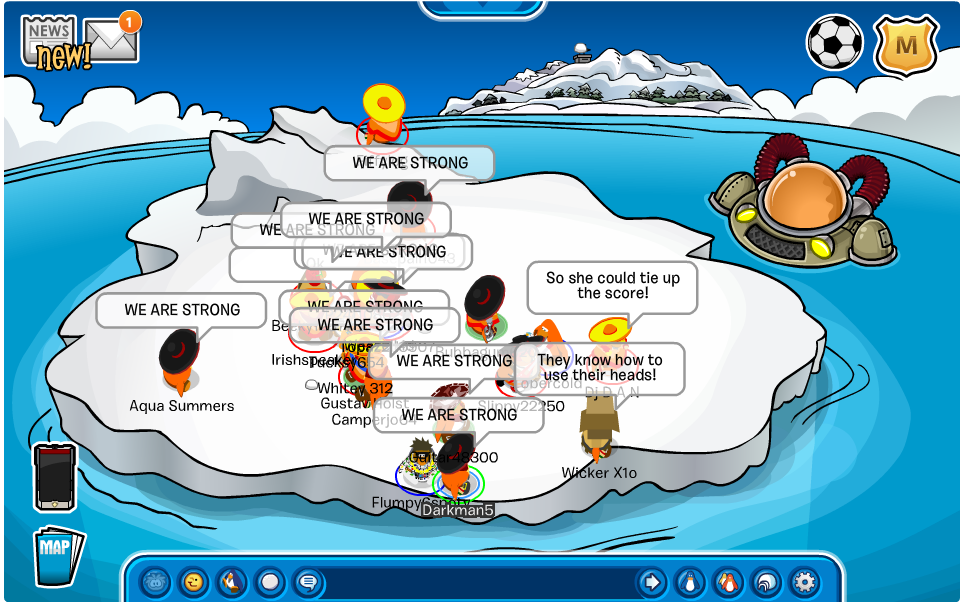The height and width of the screenshot is (602, 960).
Task: Open the winking emote face menu
Action: pos(193,581)
